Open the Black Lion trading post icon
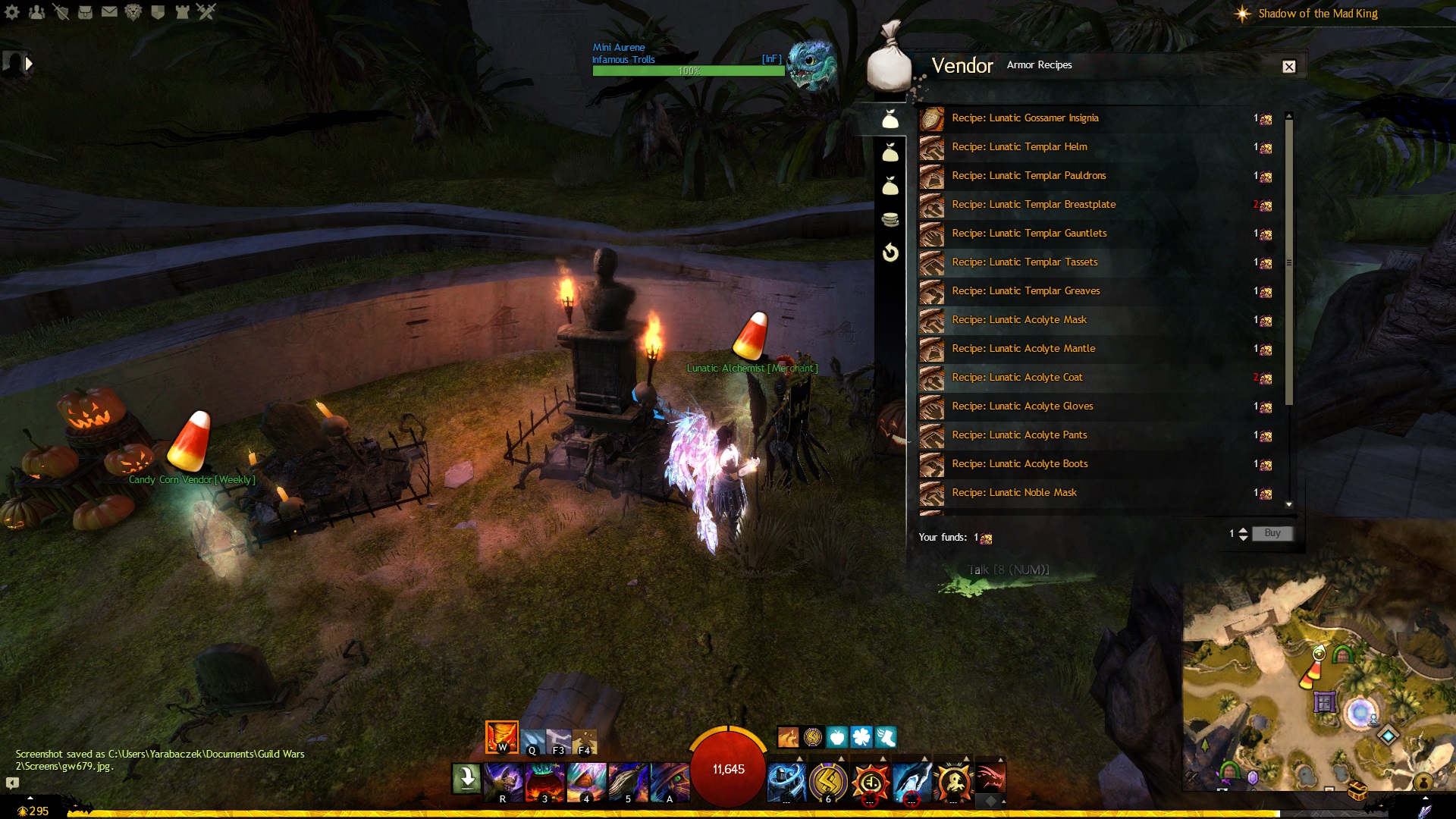Screen dimensions: 1456x819 pos(133,12)
